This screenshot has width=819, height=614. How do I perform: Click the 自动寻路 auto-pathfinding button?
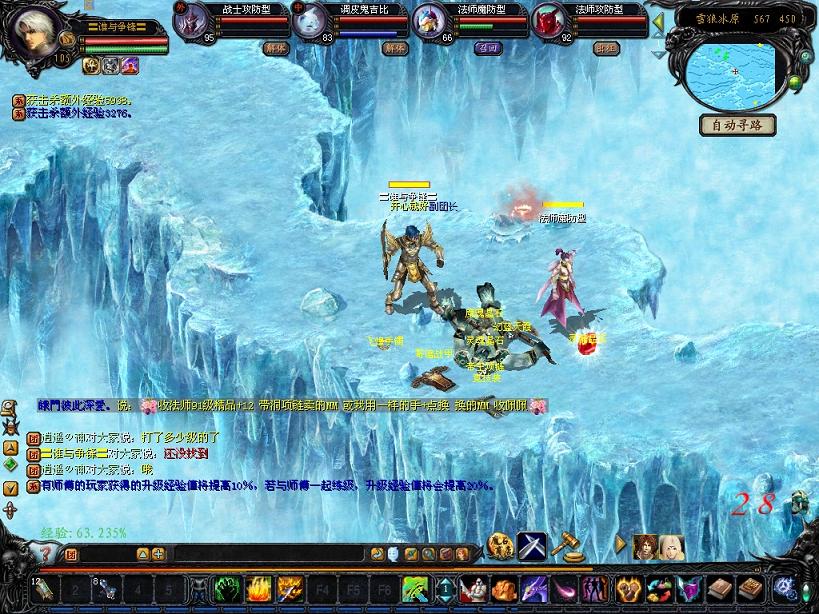(737, 125)
